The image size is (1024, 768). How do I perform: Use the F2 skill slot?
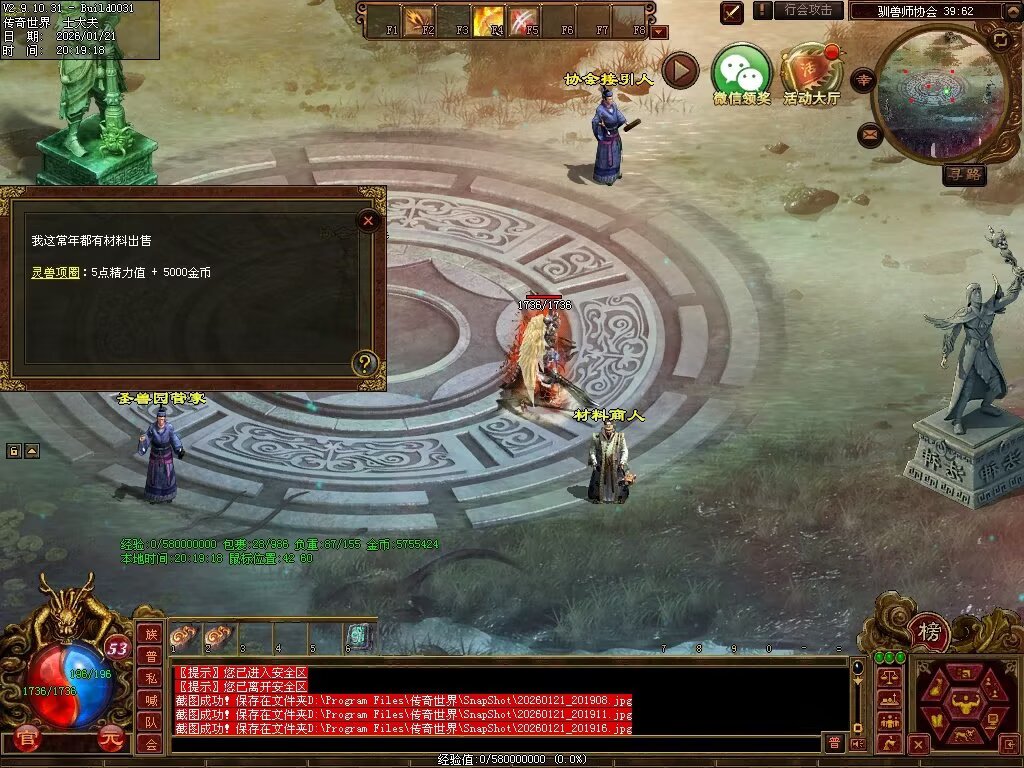419,19
